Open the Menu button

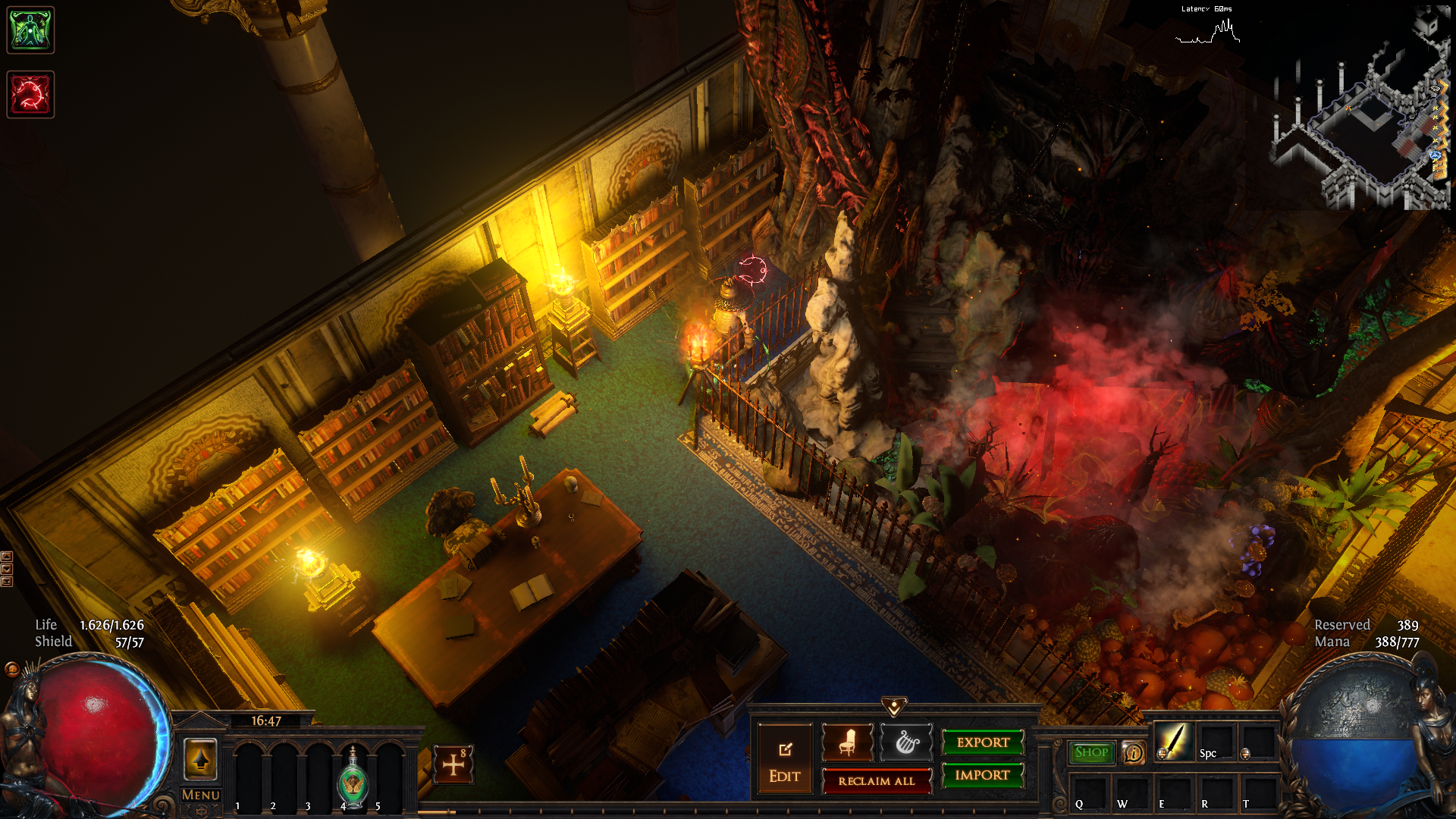click(x=201, y=795)
